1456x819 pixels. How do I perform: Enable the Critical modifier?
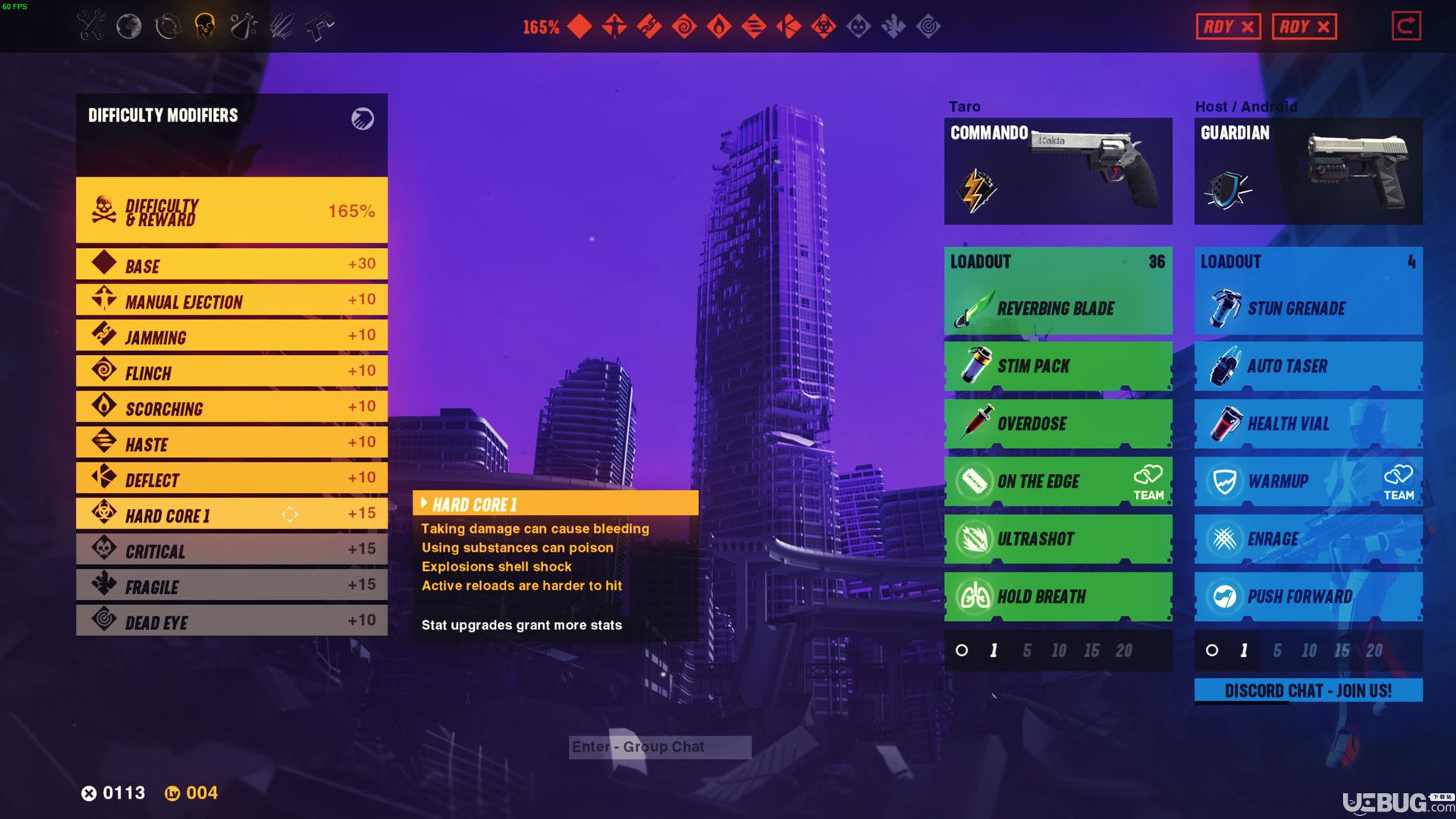tap(231, 550)
